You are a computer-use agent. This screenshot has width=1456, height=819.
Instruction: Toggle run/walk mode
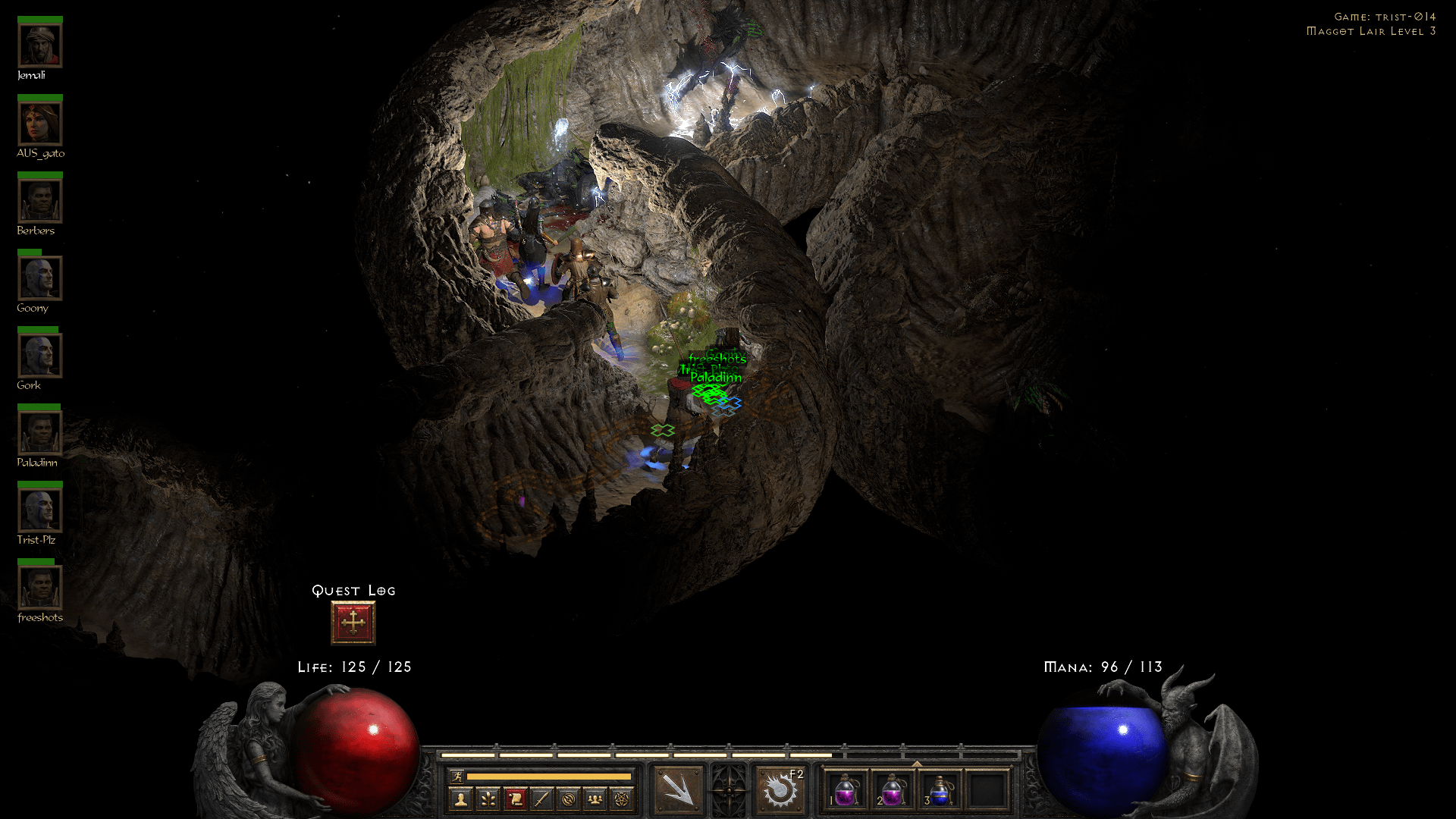pos(457,777)
